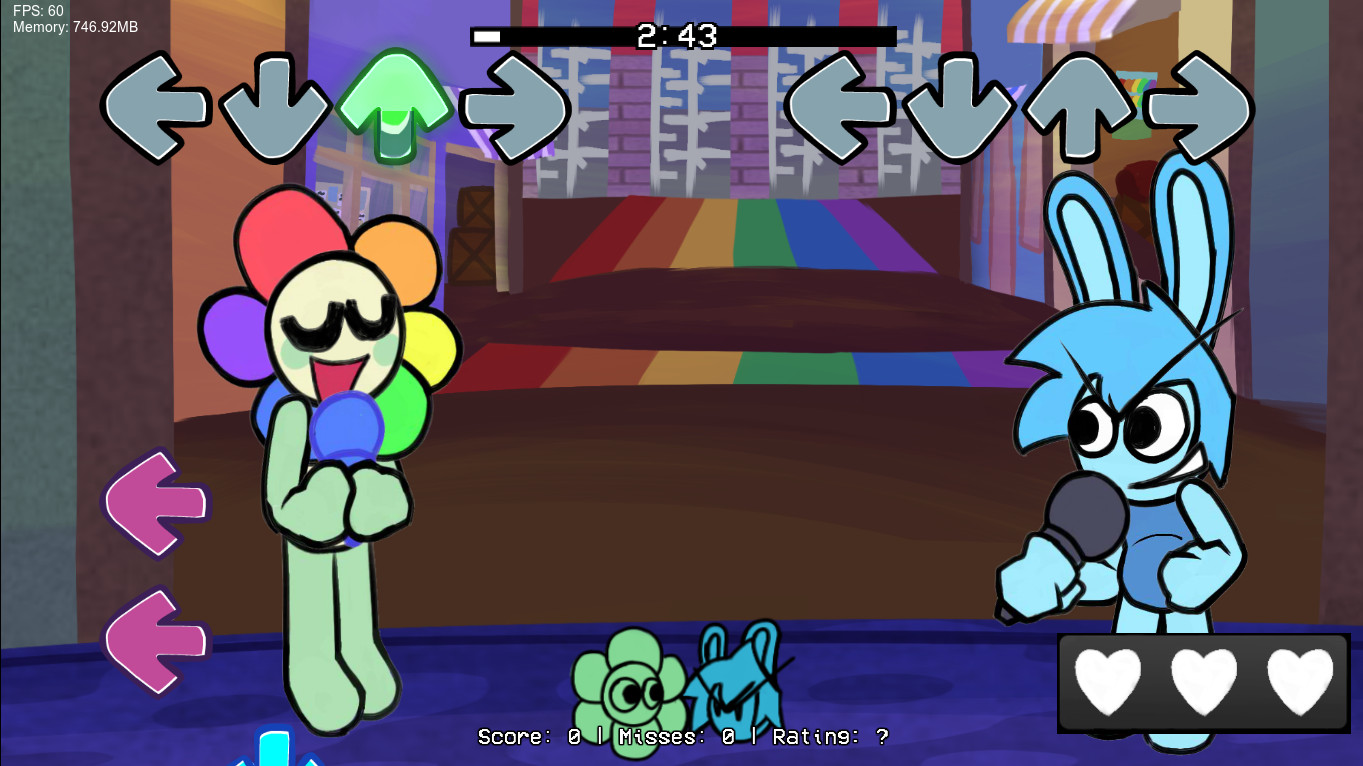Select the right arrow receptor beside the up arrow
The height and width of the screenshot is (766, 1363).
coord(513,108)
